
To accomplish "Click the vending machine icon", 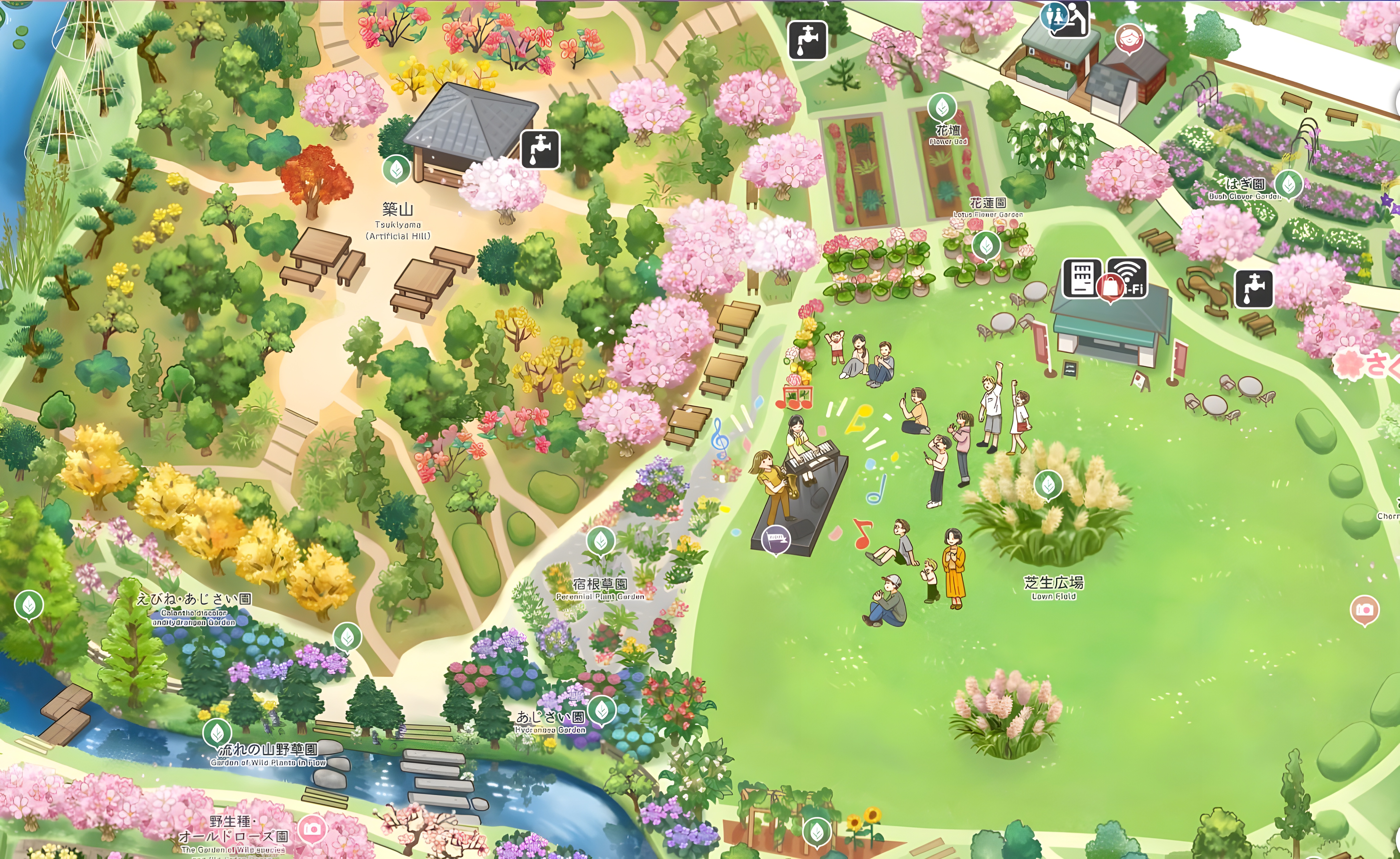I will (x=1082, y=278).
